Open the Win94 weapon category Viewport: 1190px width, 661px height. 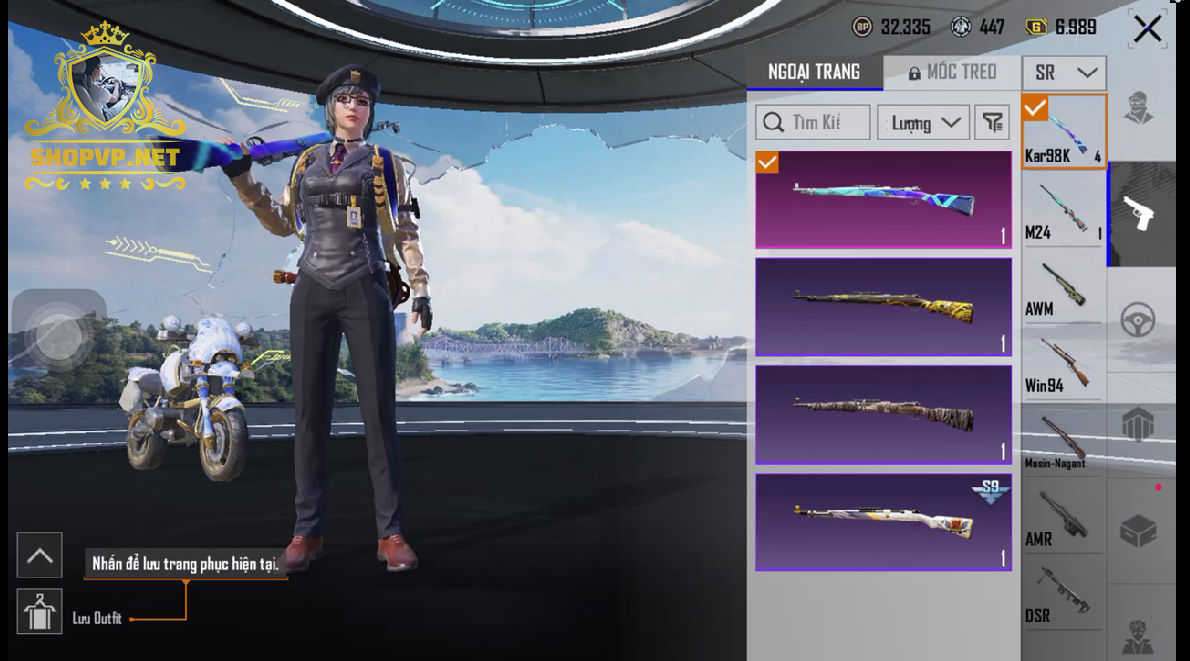[x=1063, y=364]
